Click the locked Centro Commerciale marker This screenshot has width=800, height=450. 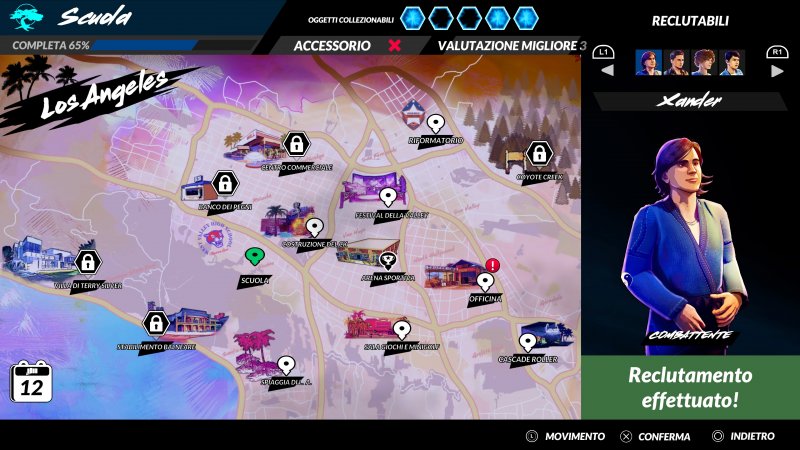coord(295,145)
